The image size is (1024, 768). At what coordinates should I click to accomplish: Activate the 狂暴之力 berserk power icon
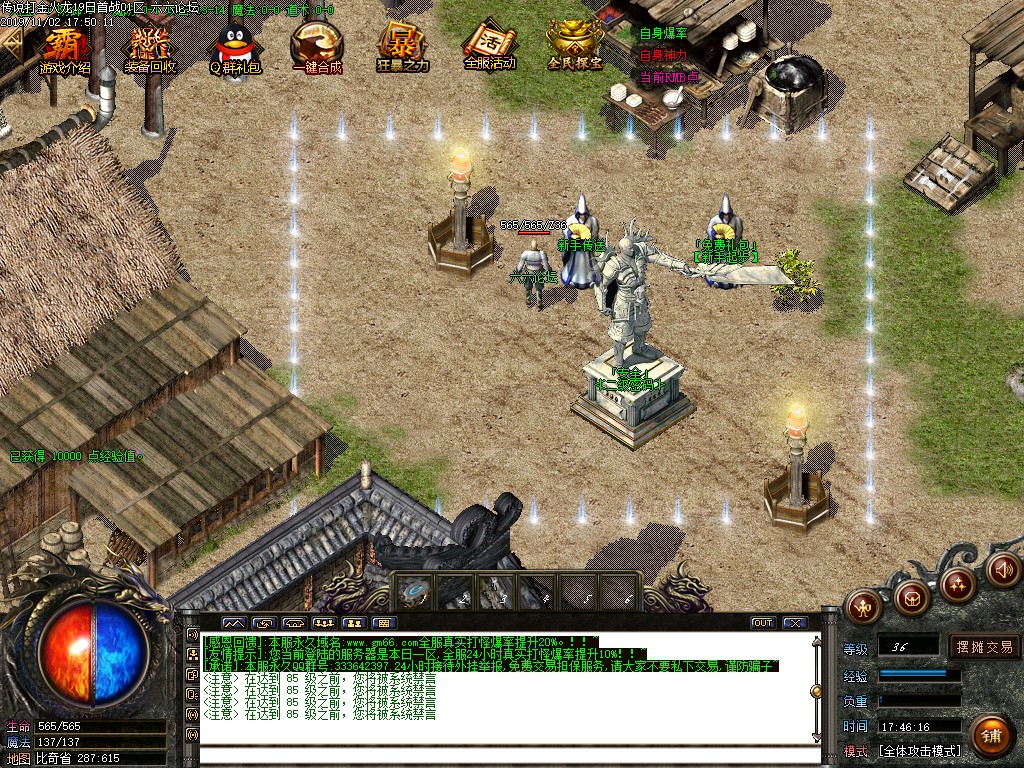[402, 50]
